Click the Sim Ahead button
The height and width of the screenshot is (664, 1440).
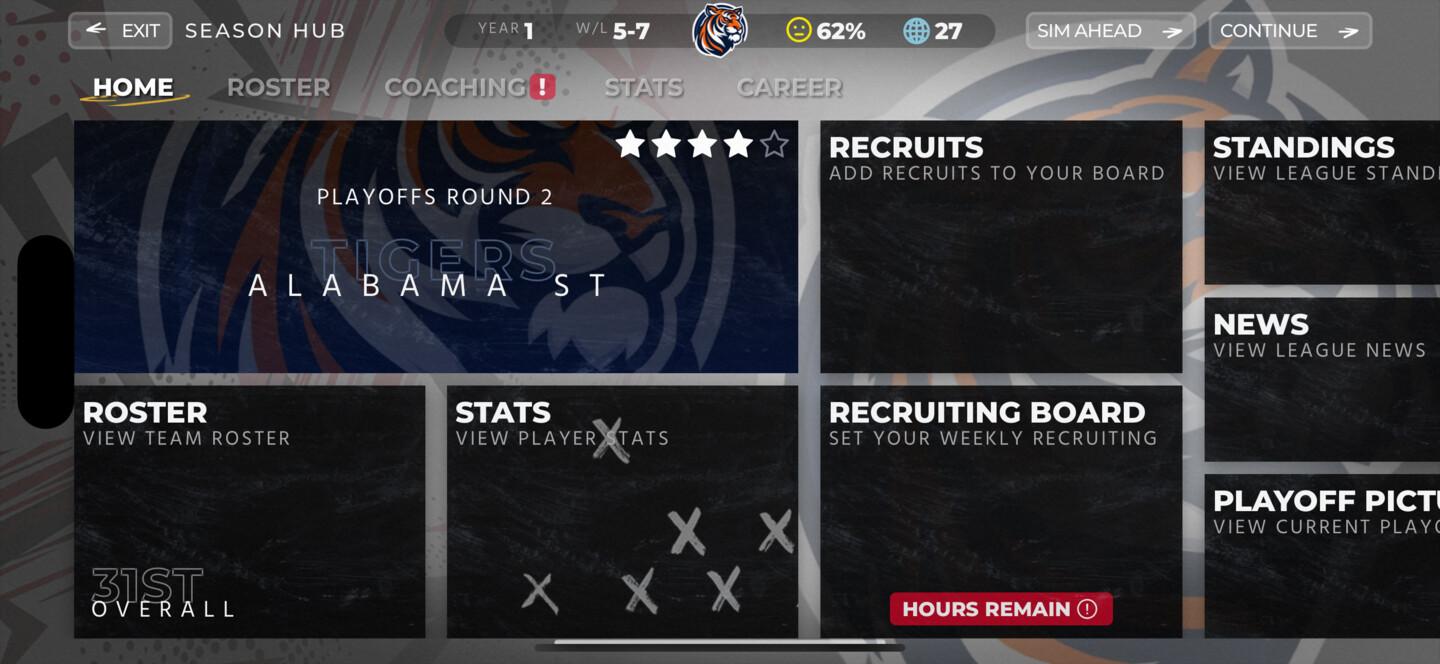point(1110,31)
